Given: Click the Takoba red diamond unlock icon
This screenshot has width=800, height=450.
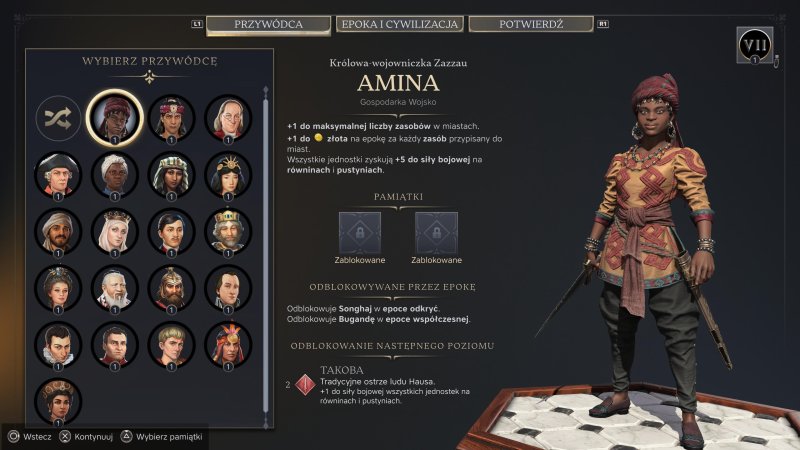Looking at the screenshot, I should click(302, 383).
